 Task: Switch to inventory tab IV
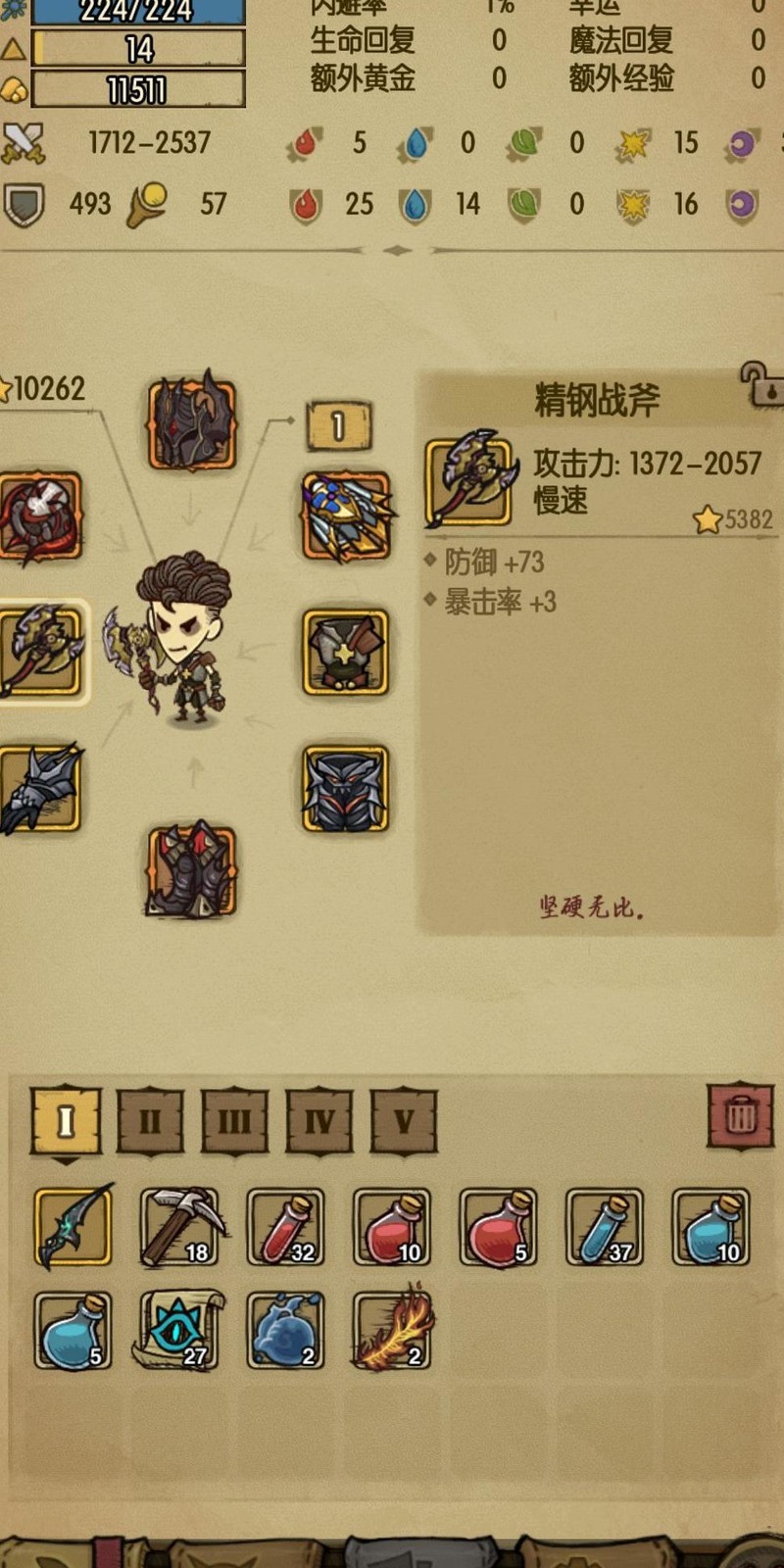click(x=319, y=1120)
